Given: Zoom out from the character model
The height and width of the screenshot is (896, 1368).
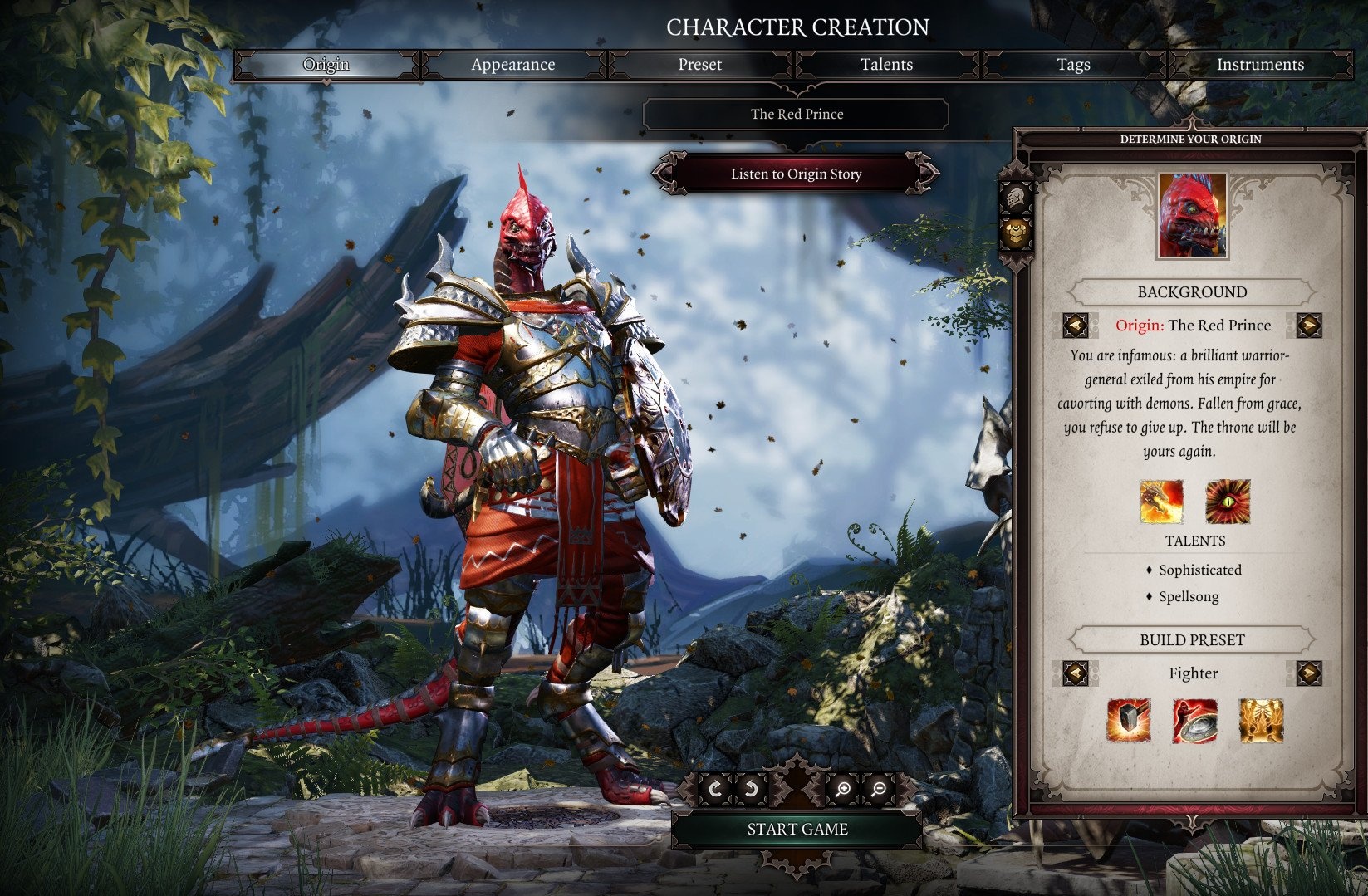Looking at the screenshot, I should [879, 789].
